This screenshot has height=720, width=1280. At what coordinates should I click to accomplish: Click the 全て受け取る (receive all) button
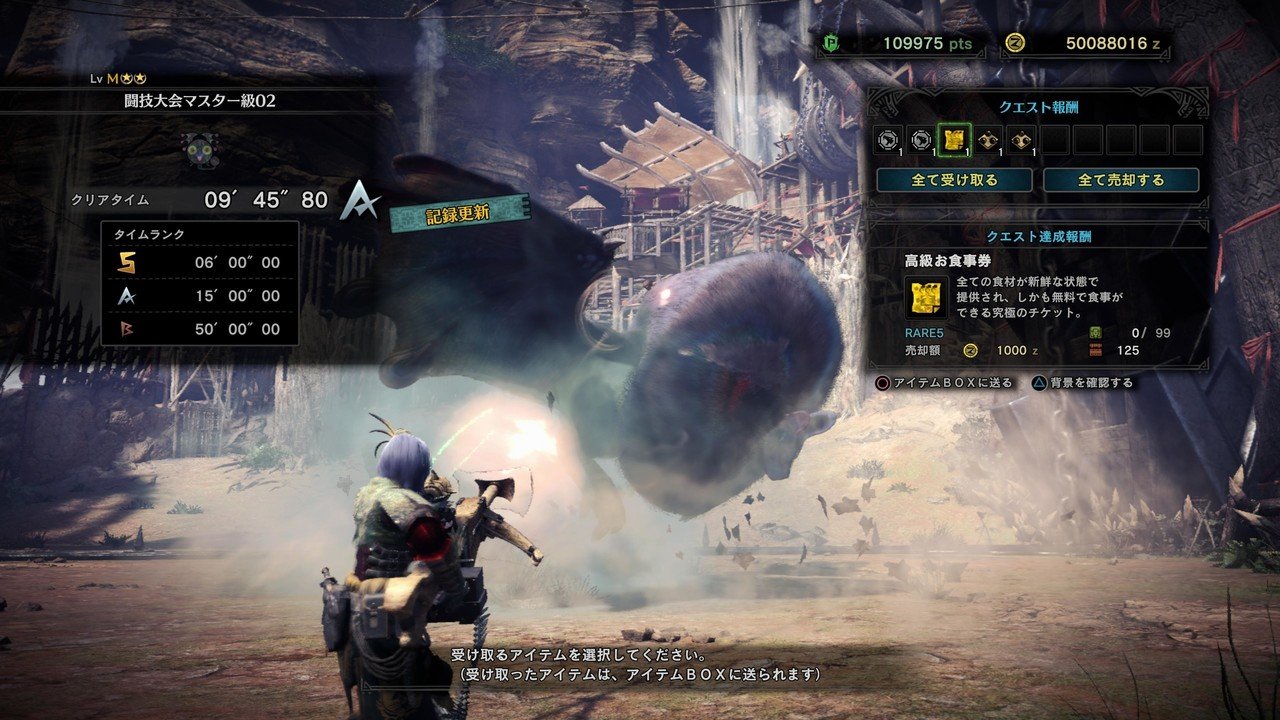pyautogui.click(x=954, y=180)
